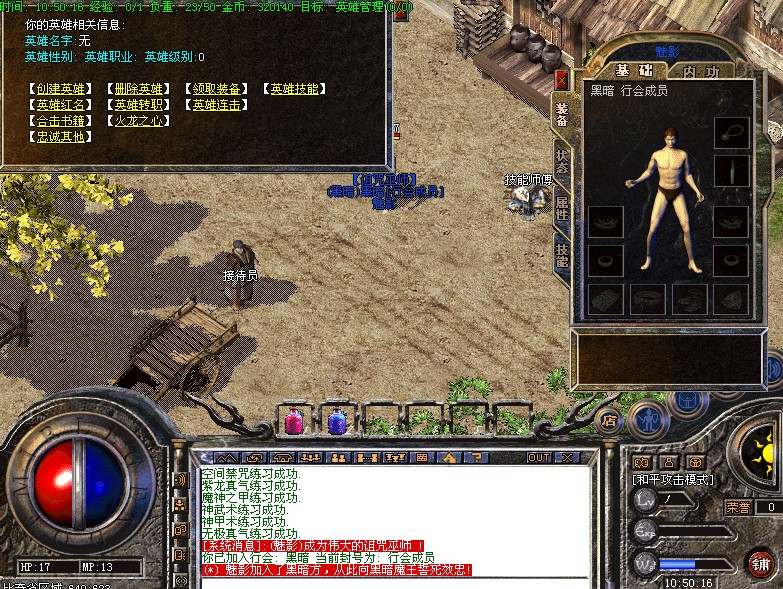783x589 pixels.
Task: Click the OUT button above the chat
Action: [539, 457]
